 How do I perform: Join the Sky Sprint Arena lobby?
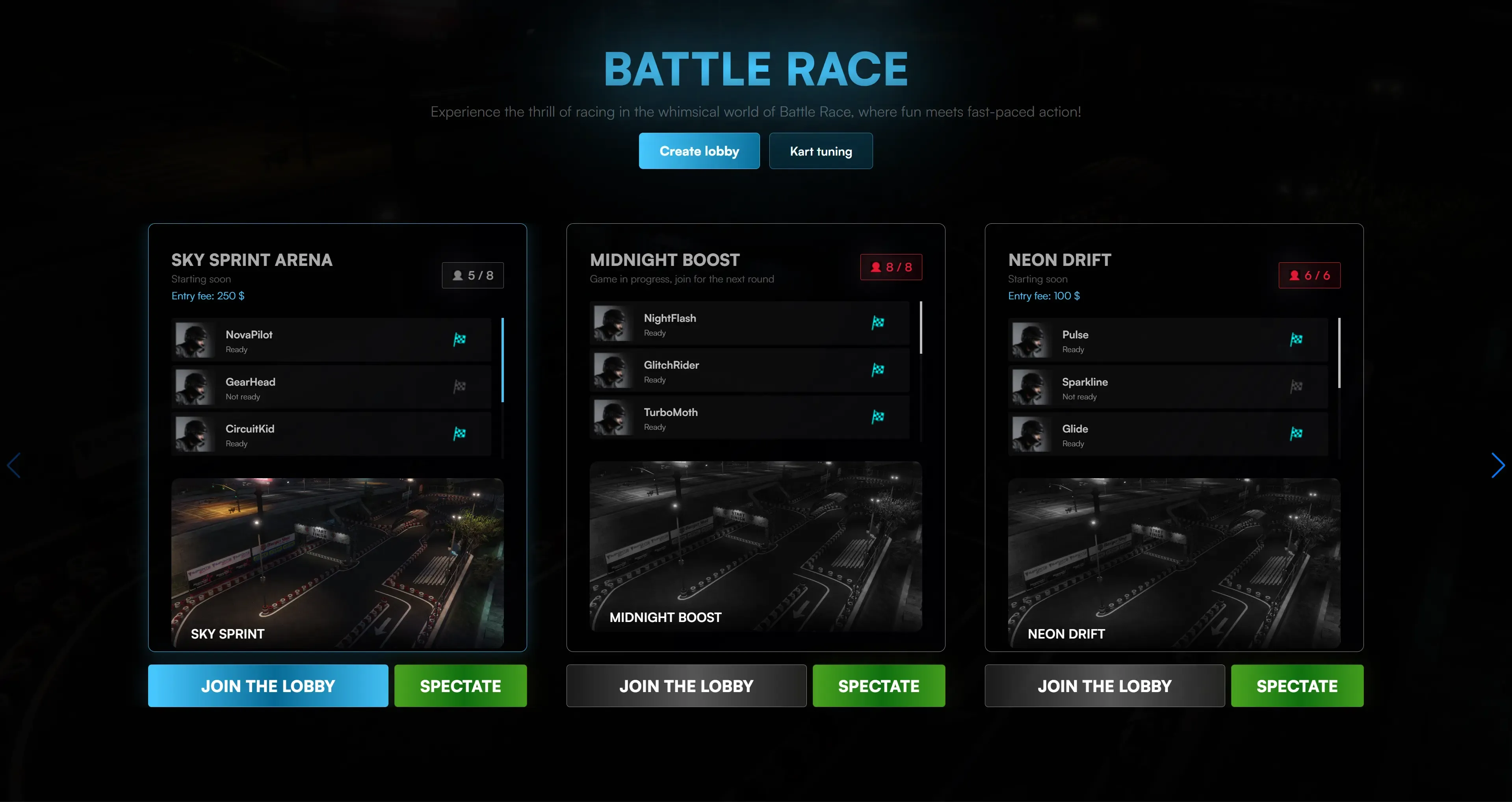(x=268, y=685)
